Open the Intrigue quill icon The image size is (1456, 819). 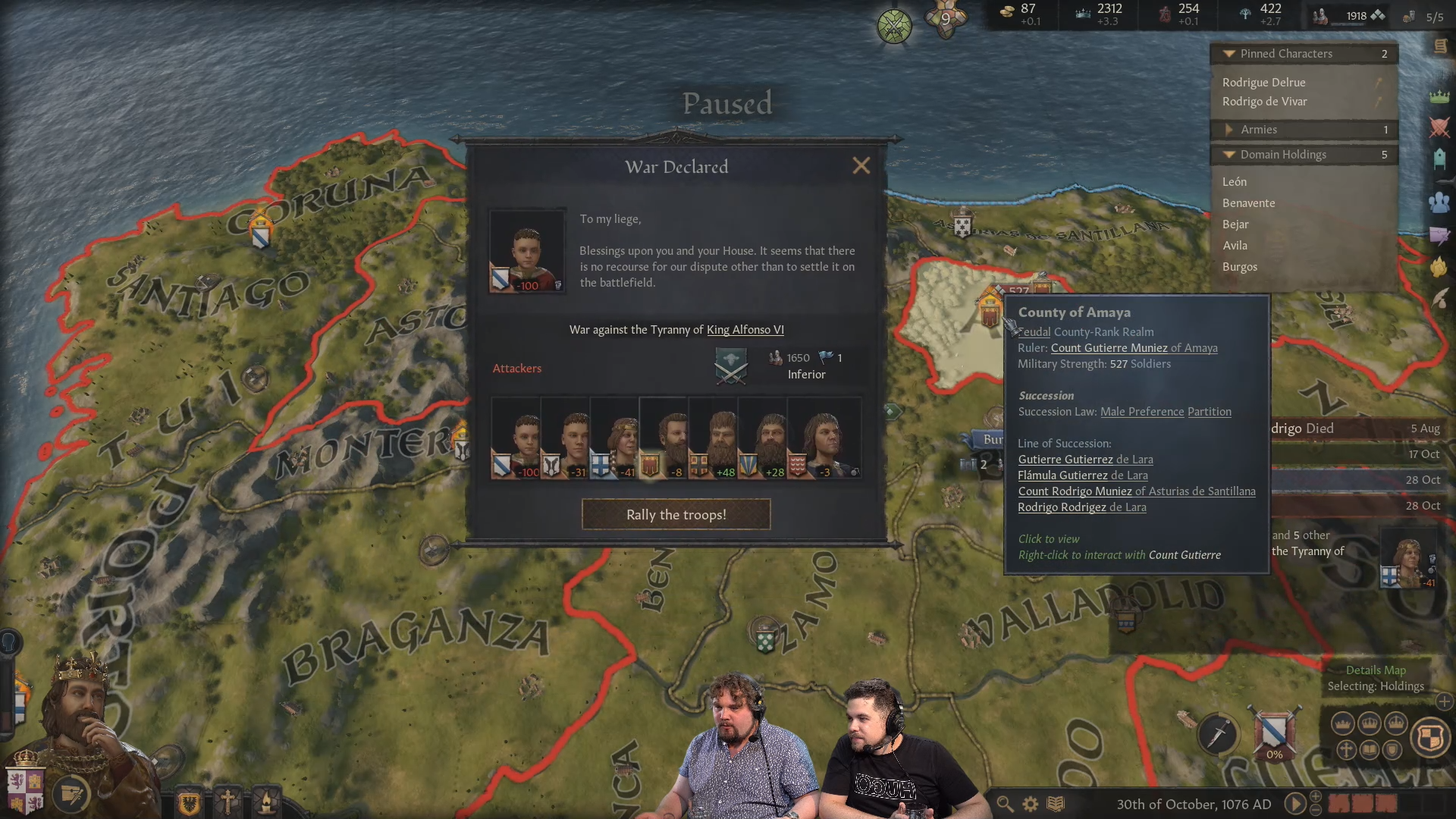(1439, 299)
